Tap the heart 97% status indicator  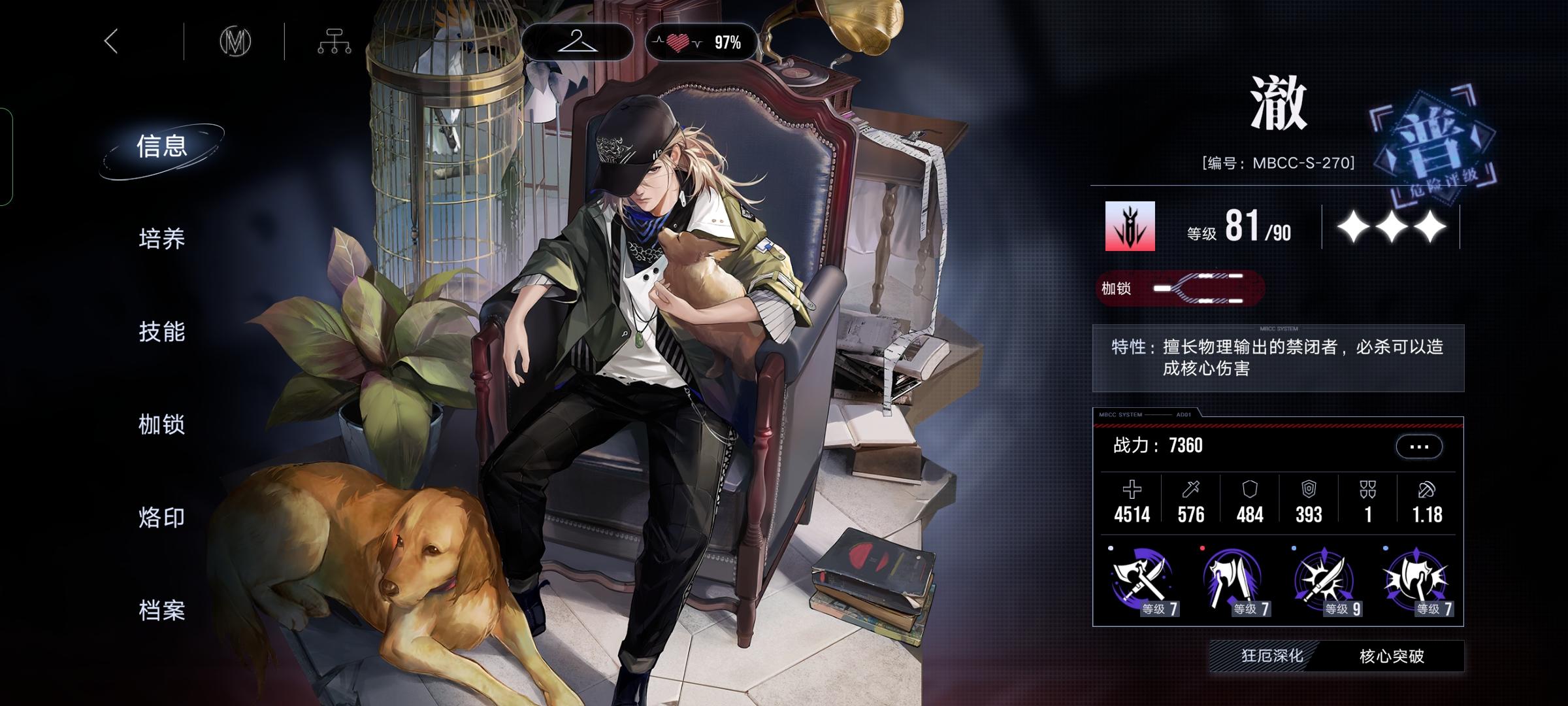pyautogui.click(x=701, y=43)
